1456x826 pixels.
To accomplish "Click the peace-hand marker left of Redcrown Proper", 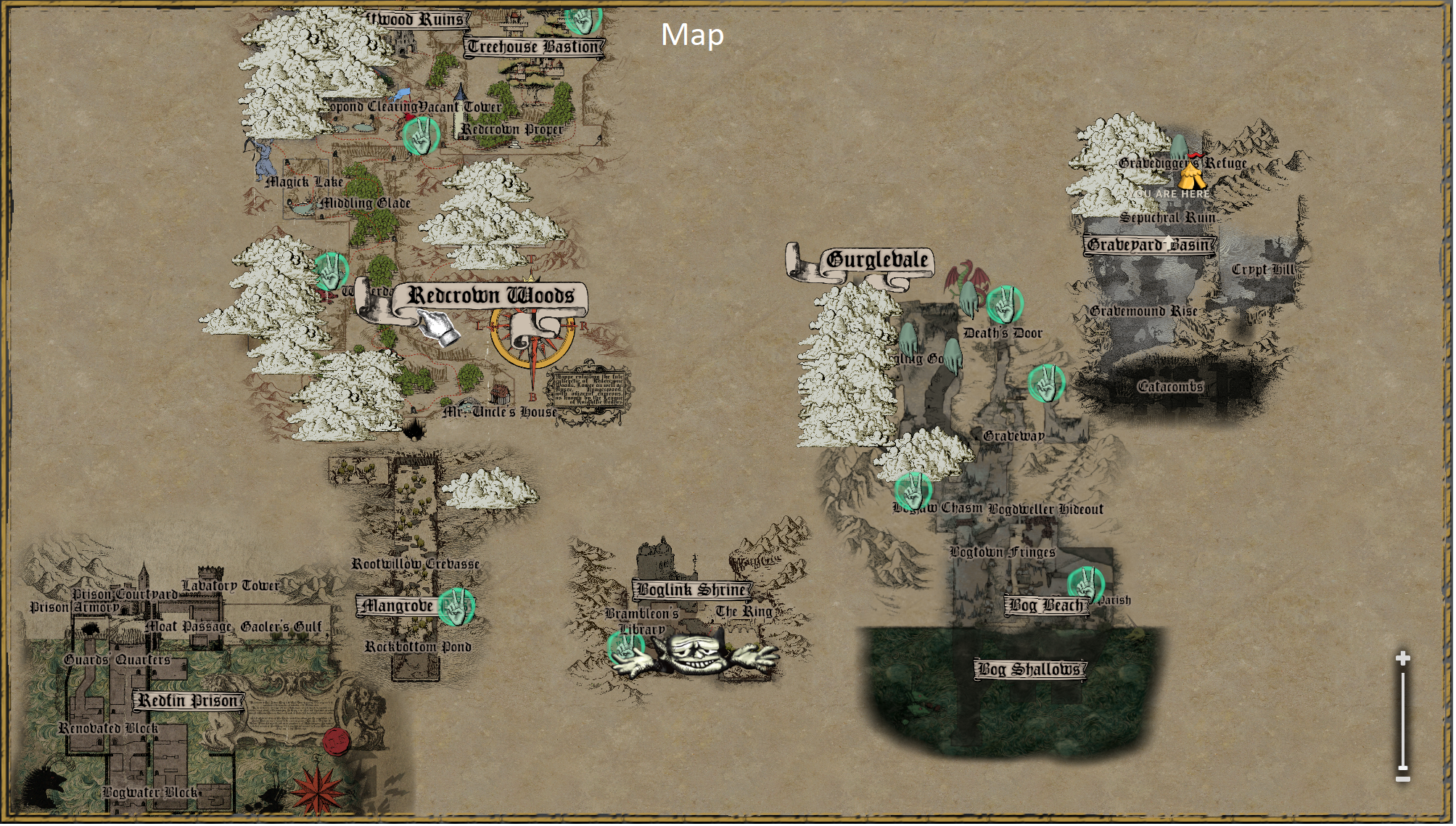I will [421, 136].
